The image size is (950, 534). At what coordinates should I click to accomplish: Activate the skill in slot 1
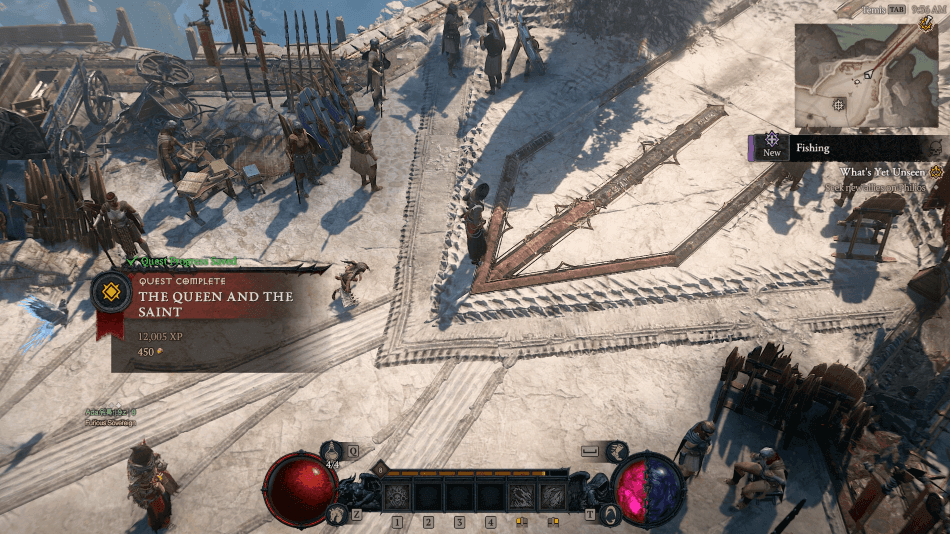(x=397, y=495)
